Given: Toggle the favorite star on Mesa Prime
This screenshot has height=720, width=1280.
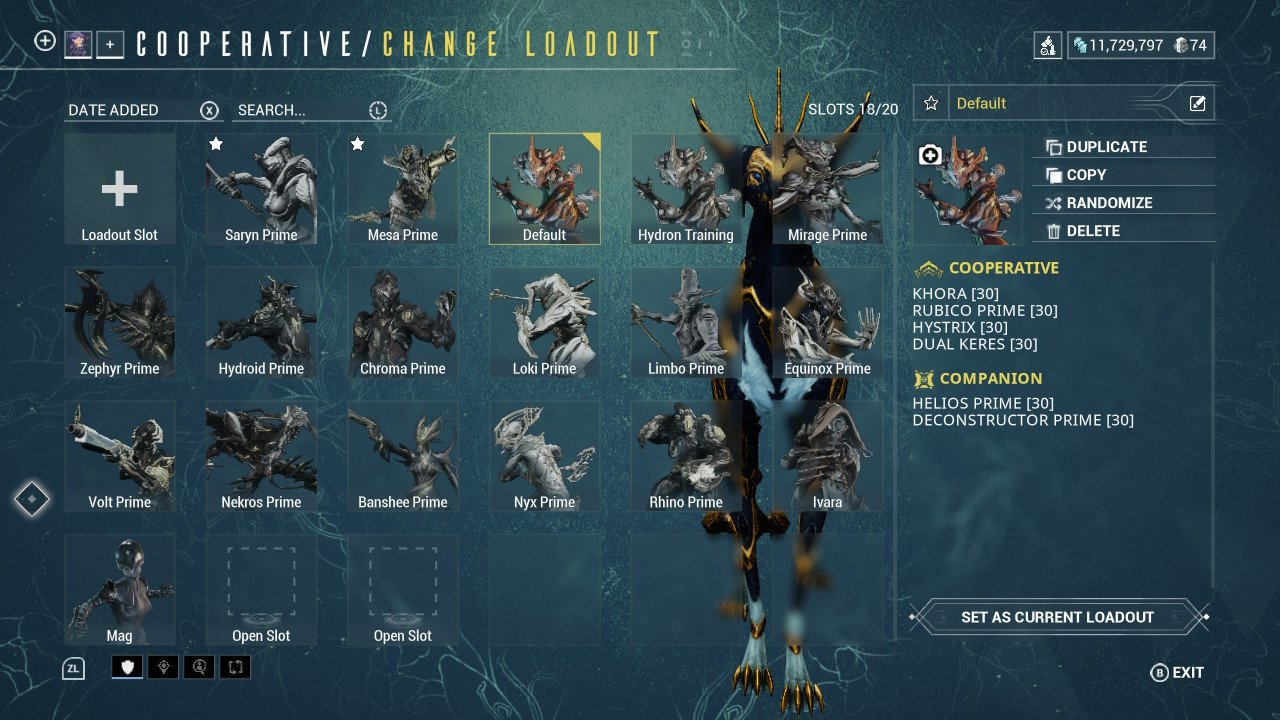Looking at the screenshot, I should point(358,144).
